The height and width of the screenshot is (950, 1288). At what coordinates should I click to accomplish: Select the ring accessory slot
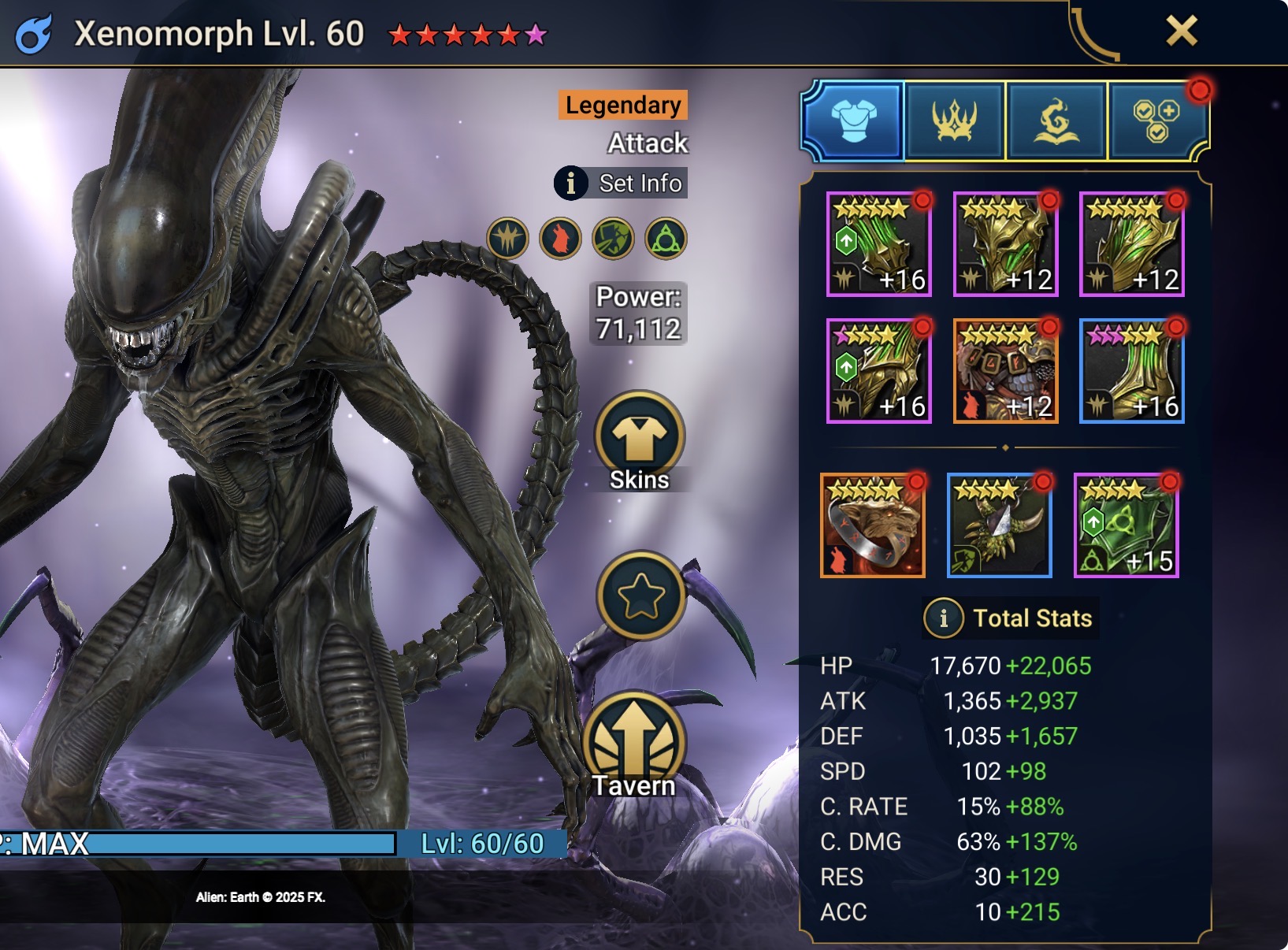coord(873,525)
